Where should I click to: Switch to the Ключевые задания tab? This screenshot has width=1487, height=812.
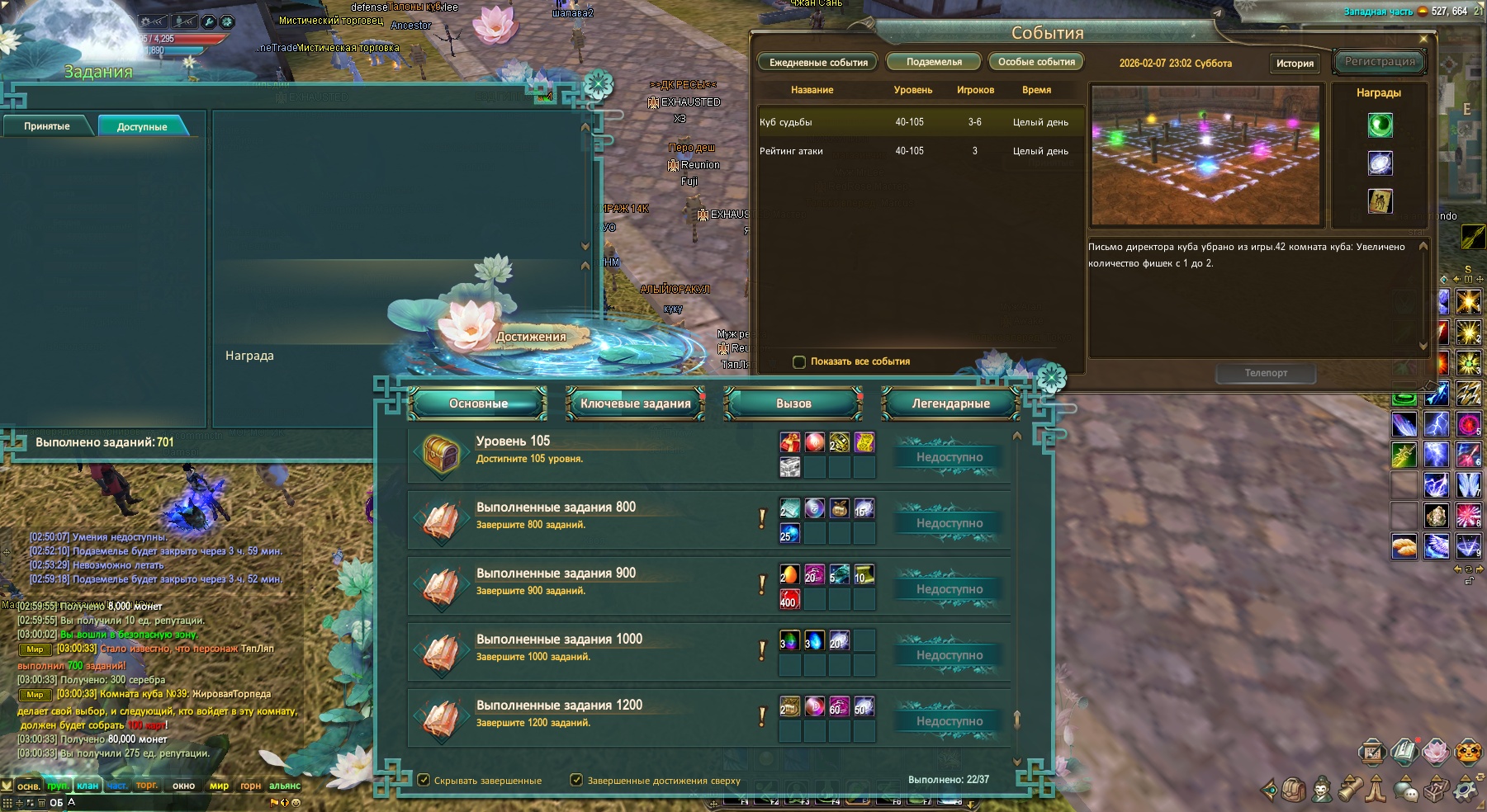pos(635,404)
